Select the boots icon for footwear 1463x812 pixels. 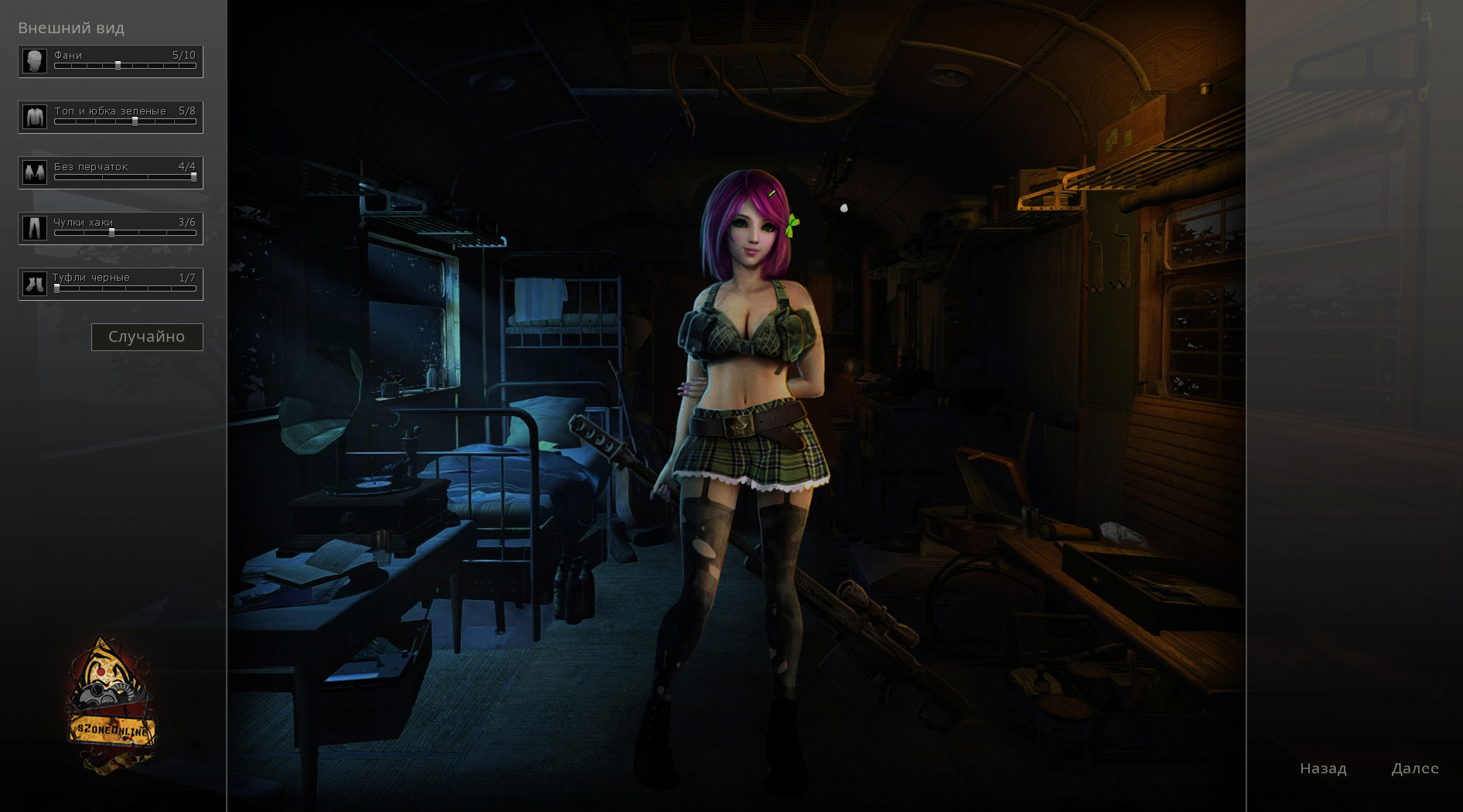click(35, 284)
